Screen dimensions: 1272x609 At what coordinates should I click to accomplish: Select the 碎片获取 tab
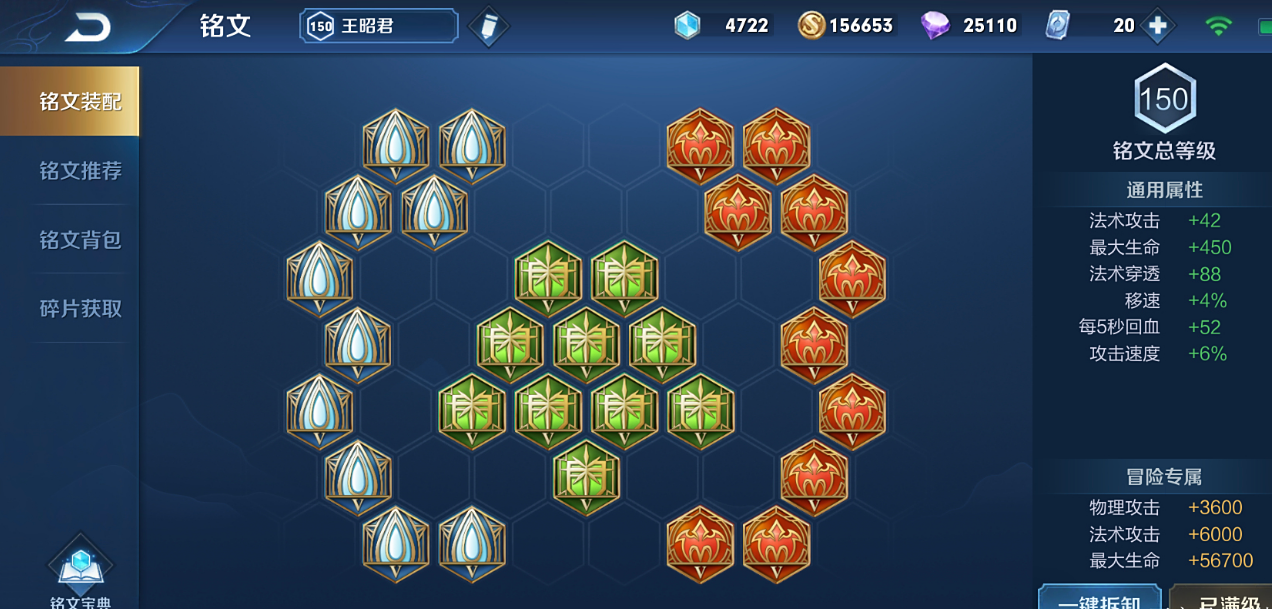pos(80,309)
